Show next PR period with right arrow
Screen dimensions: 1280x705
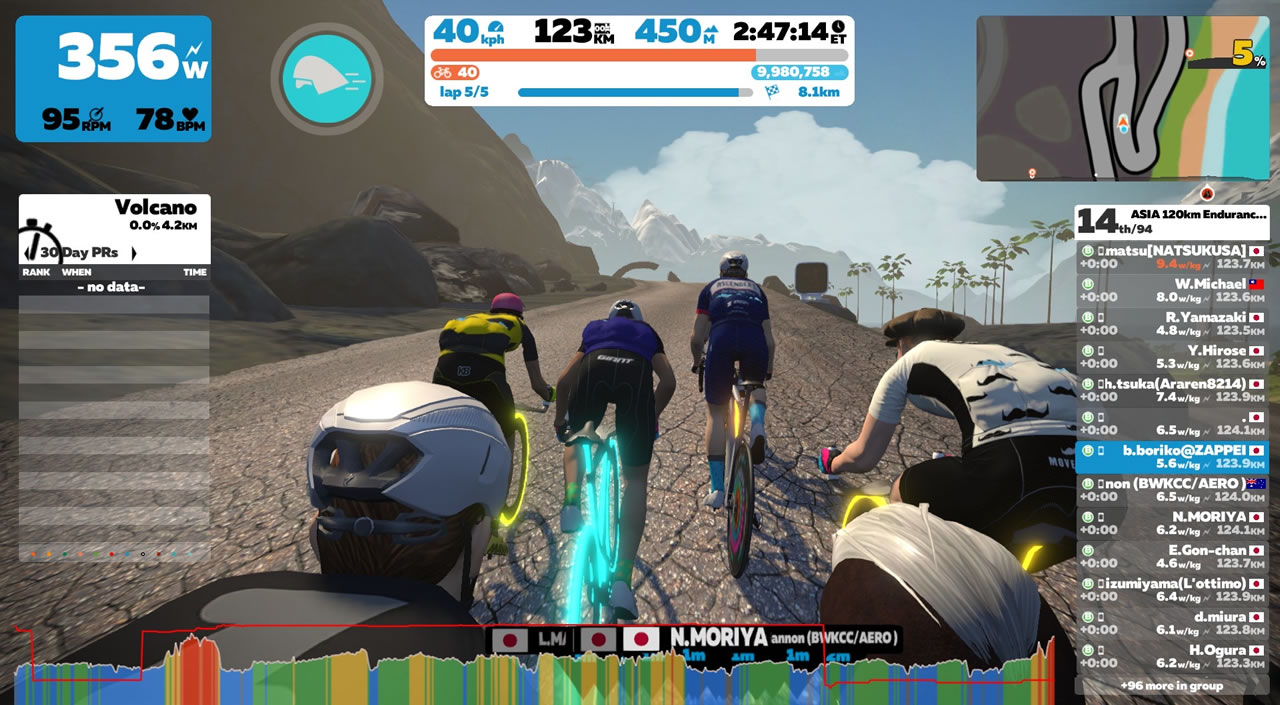click(x=133, y=253)
